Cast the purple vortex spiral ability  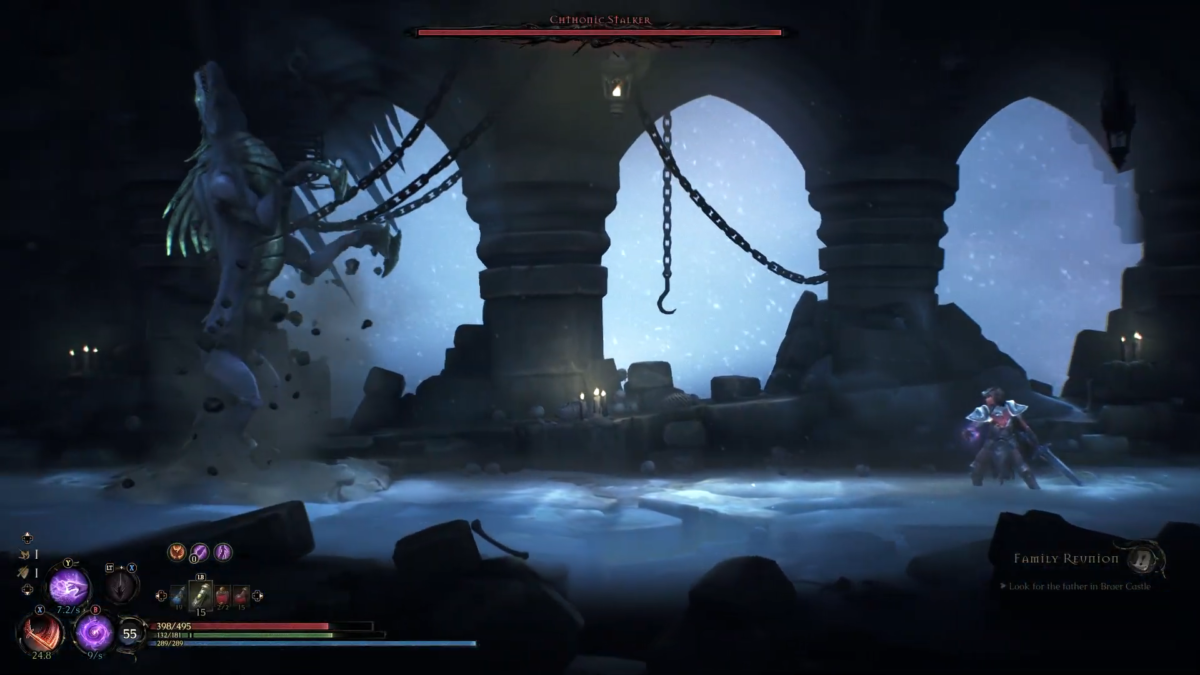tap(95, 633)
